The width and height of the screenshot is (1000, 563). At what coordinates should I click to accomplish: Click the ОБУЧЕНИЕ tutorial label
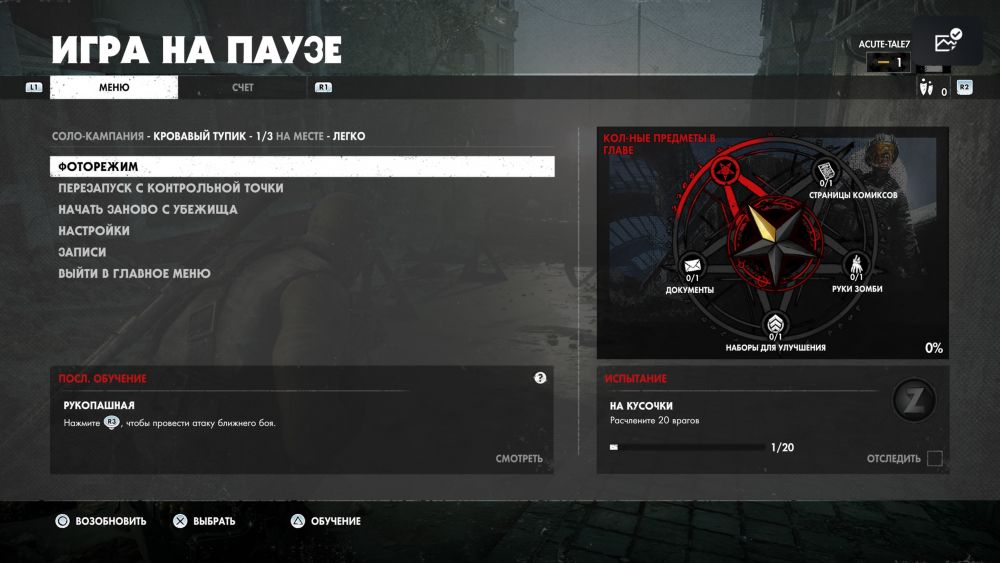tap(335, 521)
